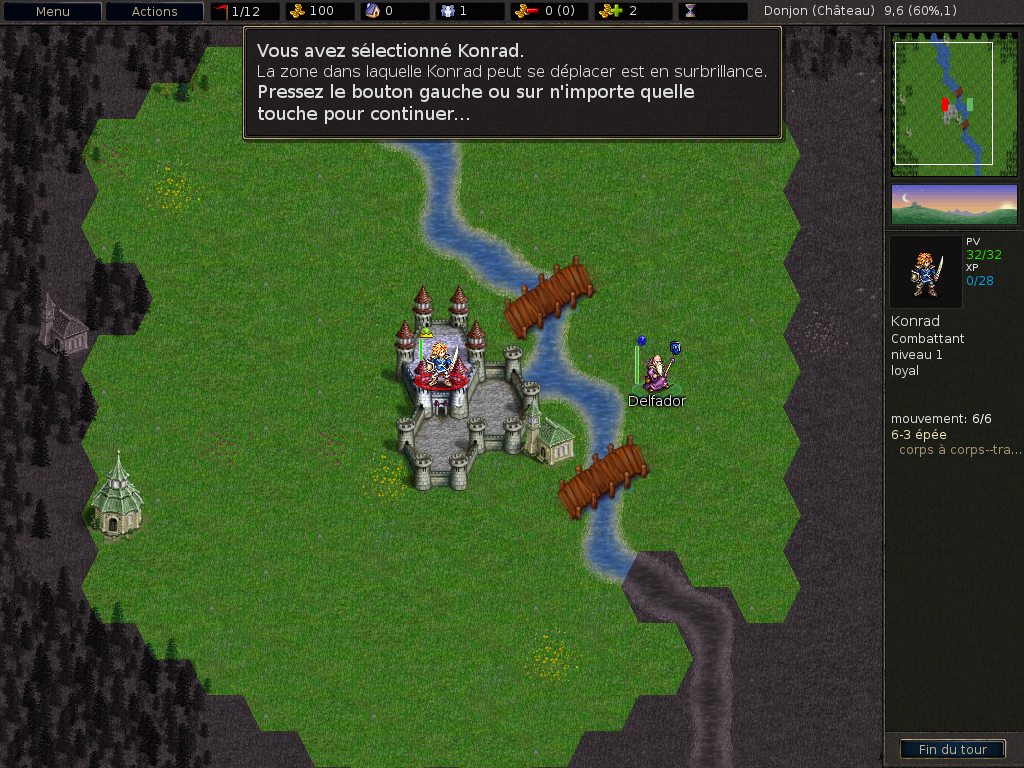This screenshot has height=768, width=1024.
Task: Select Konrad's portrait in the sidebar
Action: [925, 271]
